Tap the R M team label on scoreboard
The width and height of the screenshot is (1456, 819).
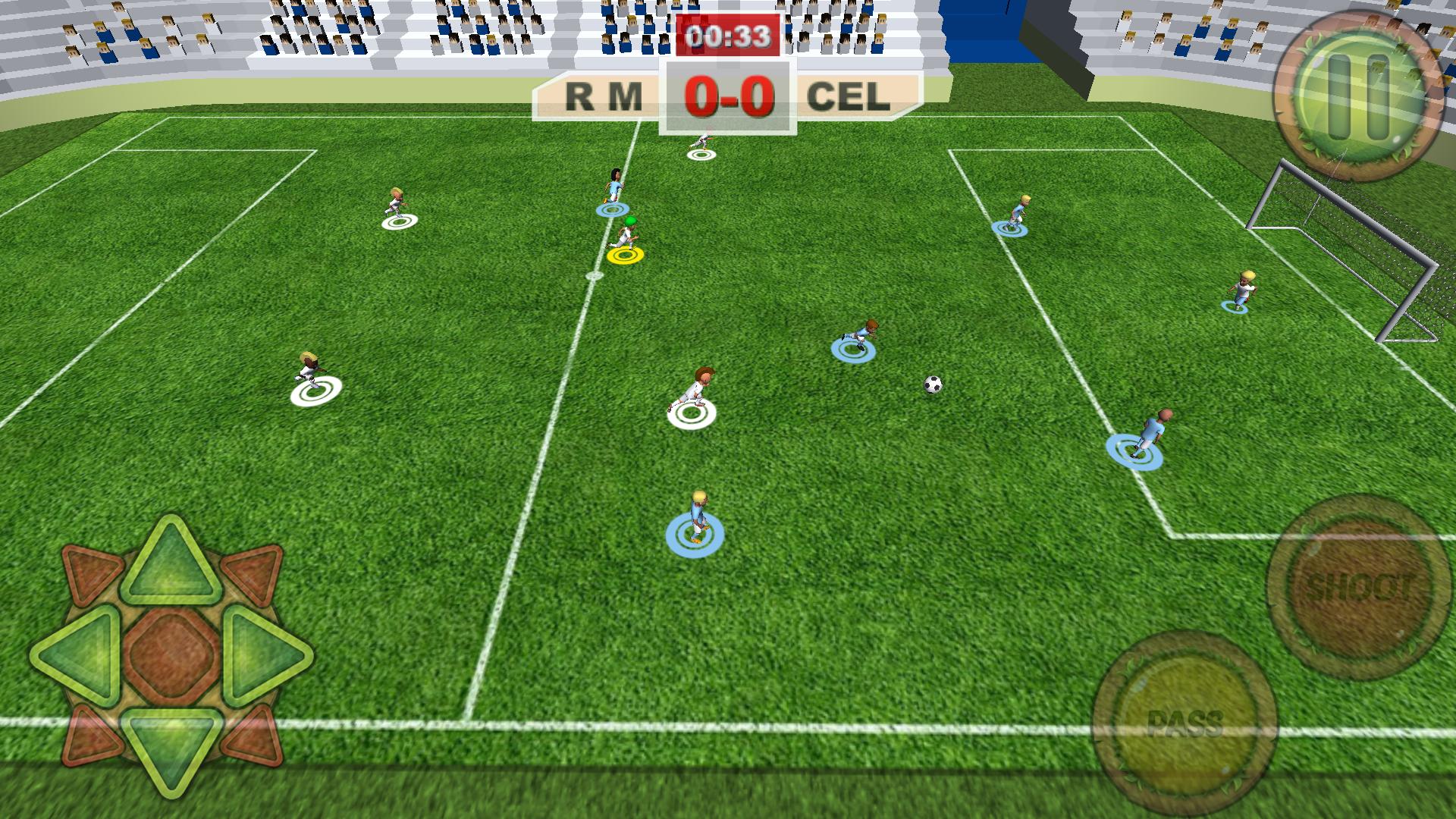coord(603,95)
